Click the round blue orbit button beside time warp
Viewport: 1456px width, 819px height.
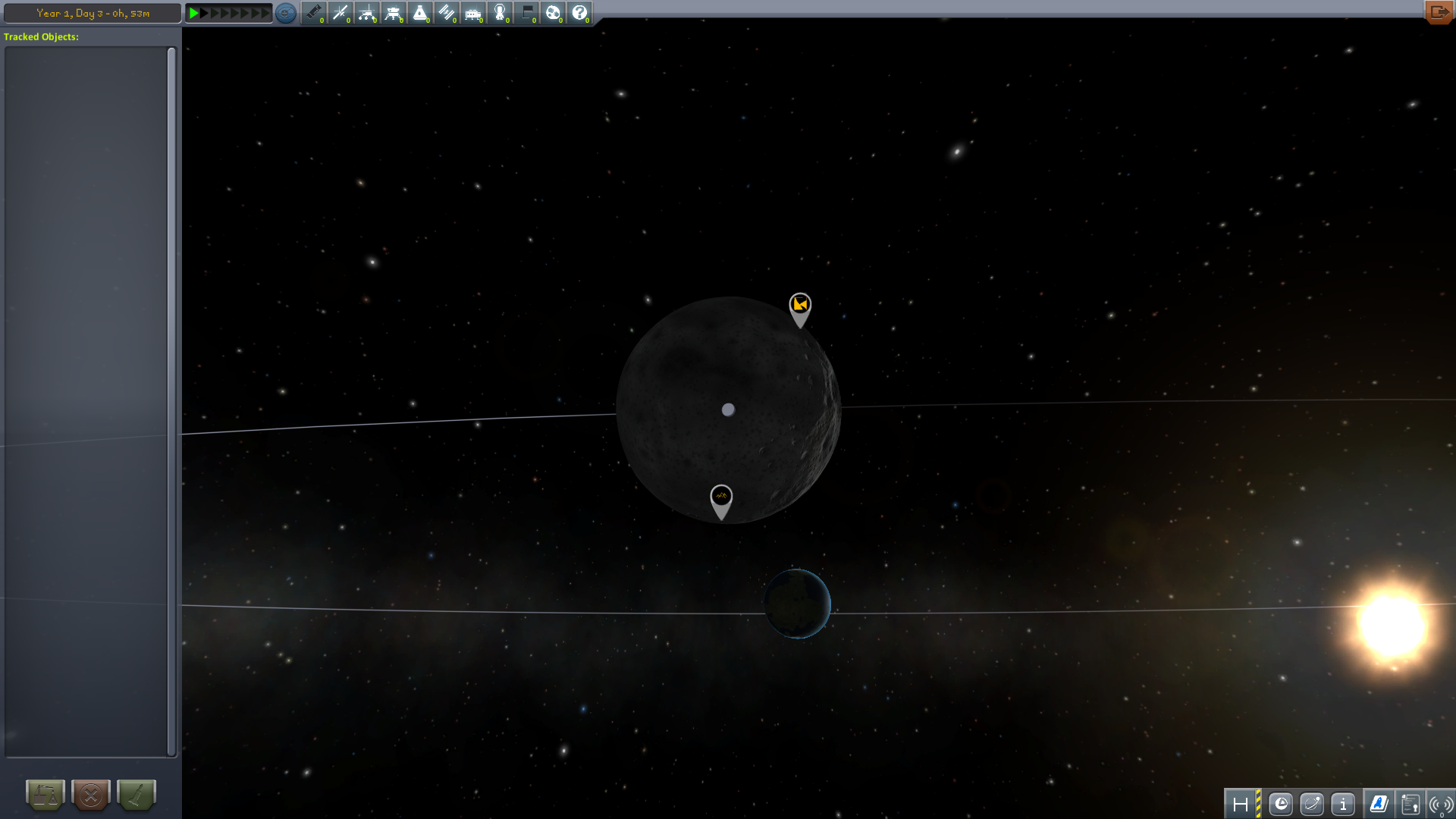tap(286, 13)
